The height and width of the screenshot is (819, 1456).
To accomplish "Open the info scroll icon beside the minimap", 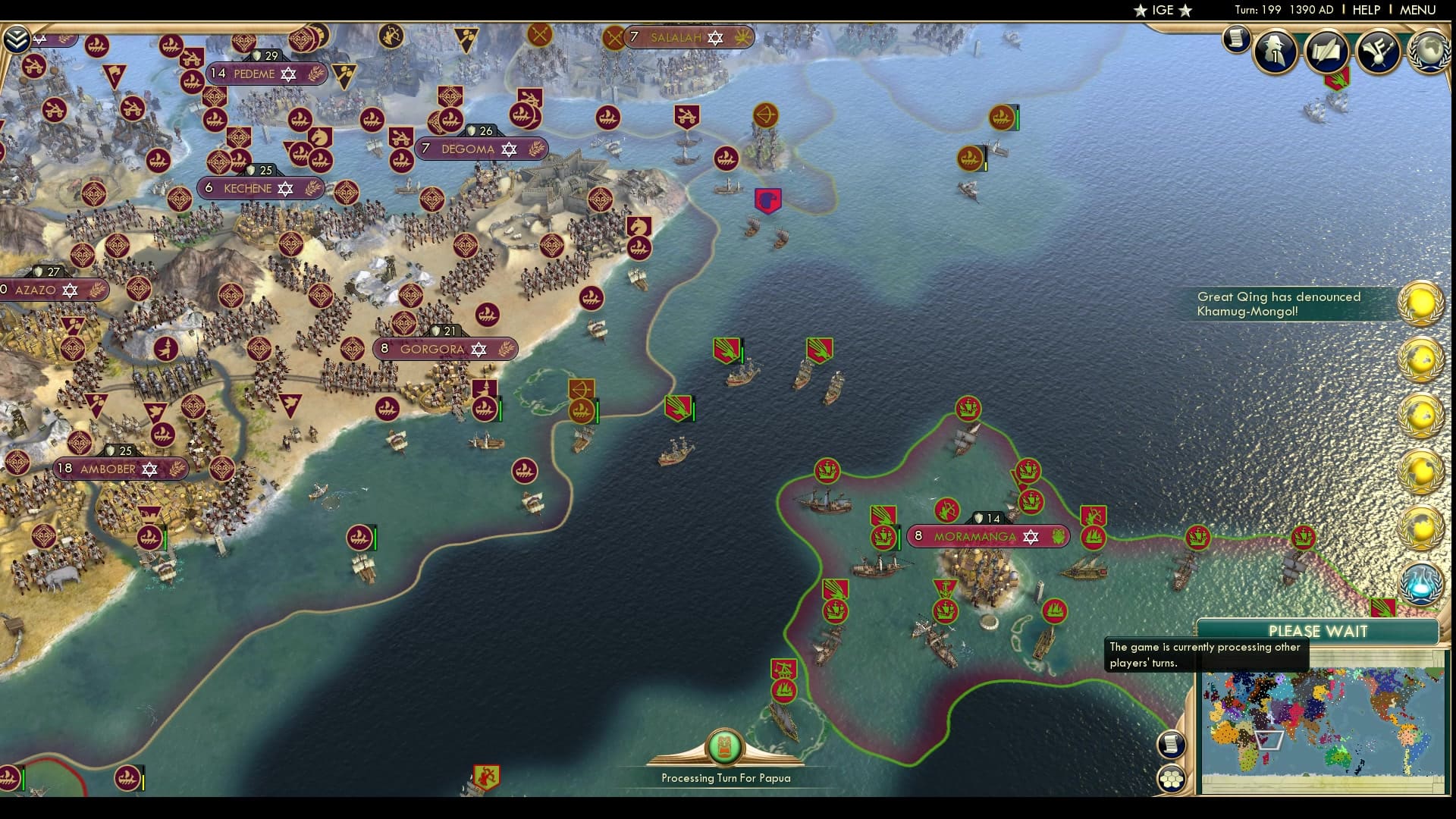I will (x=1171, y=745).
